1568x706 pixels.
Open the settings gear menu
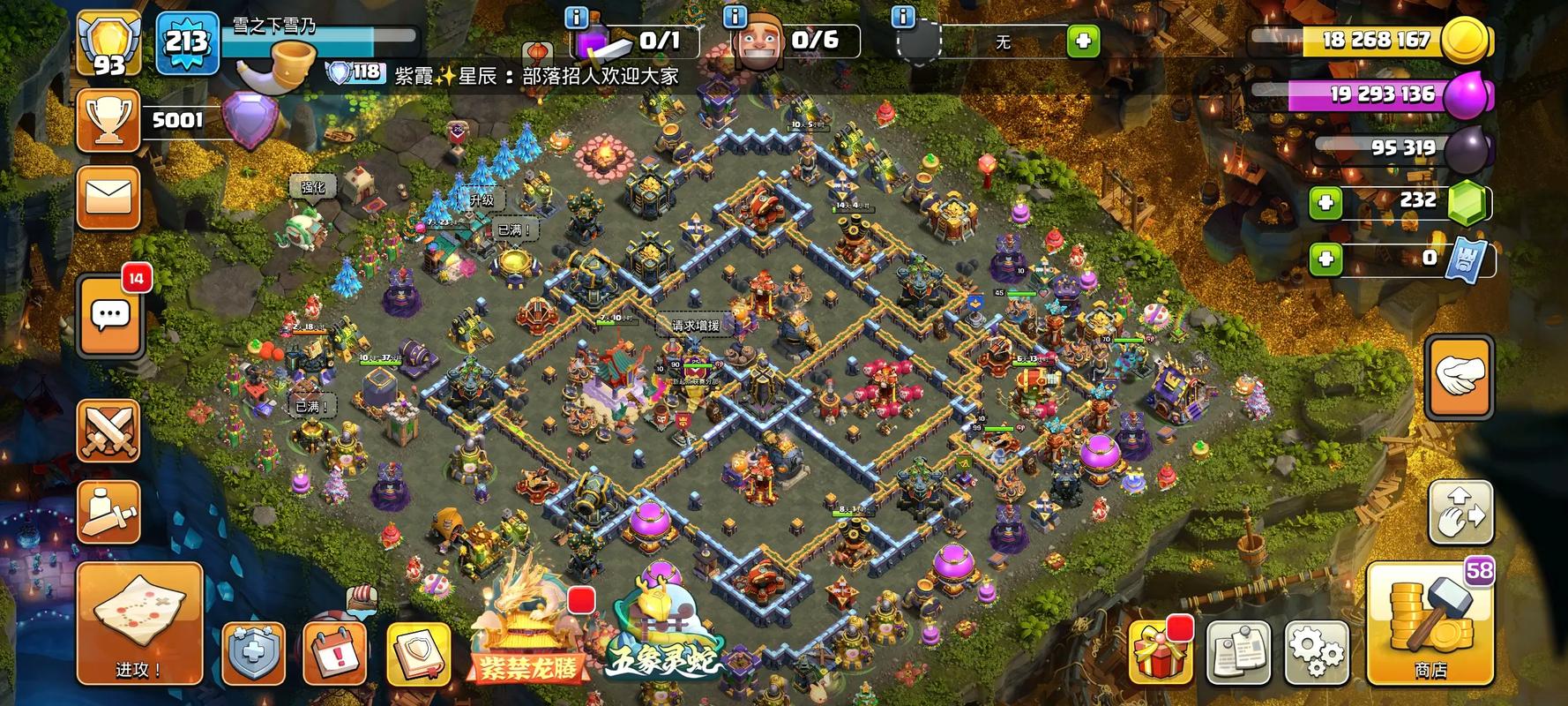(1318, 652)
